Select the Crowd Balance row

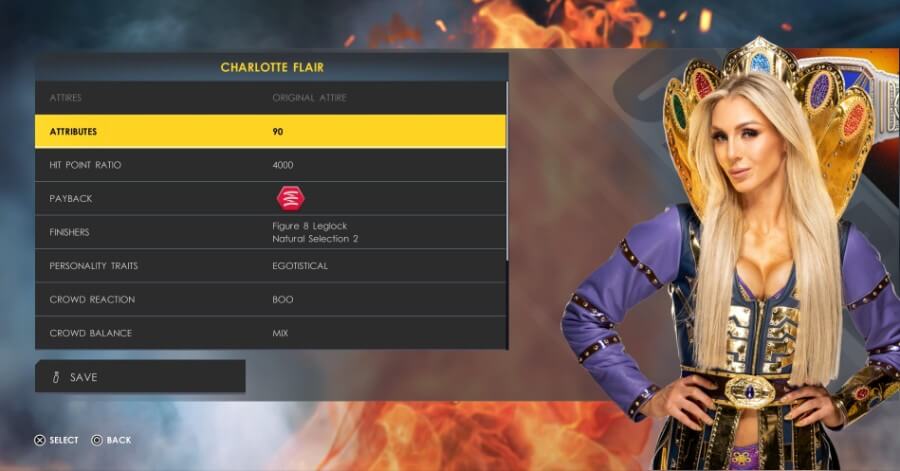click(x=270, y=333)
